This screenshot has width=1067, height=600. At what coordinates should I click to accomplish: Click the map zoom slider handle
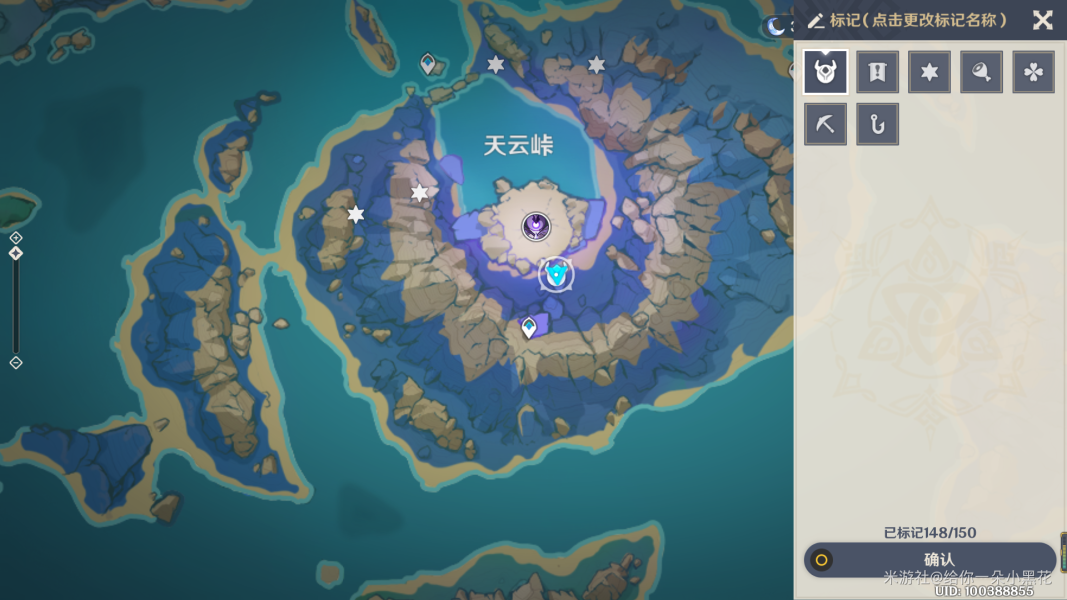click(x=16, y=254)
